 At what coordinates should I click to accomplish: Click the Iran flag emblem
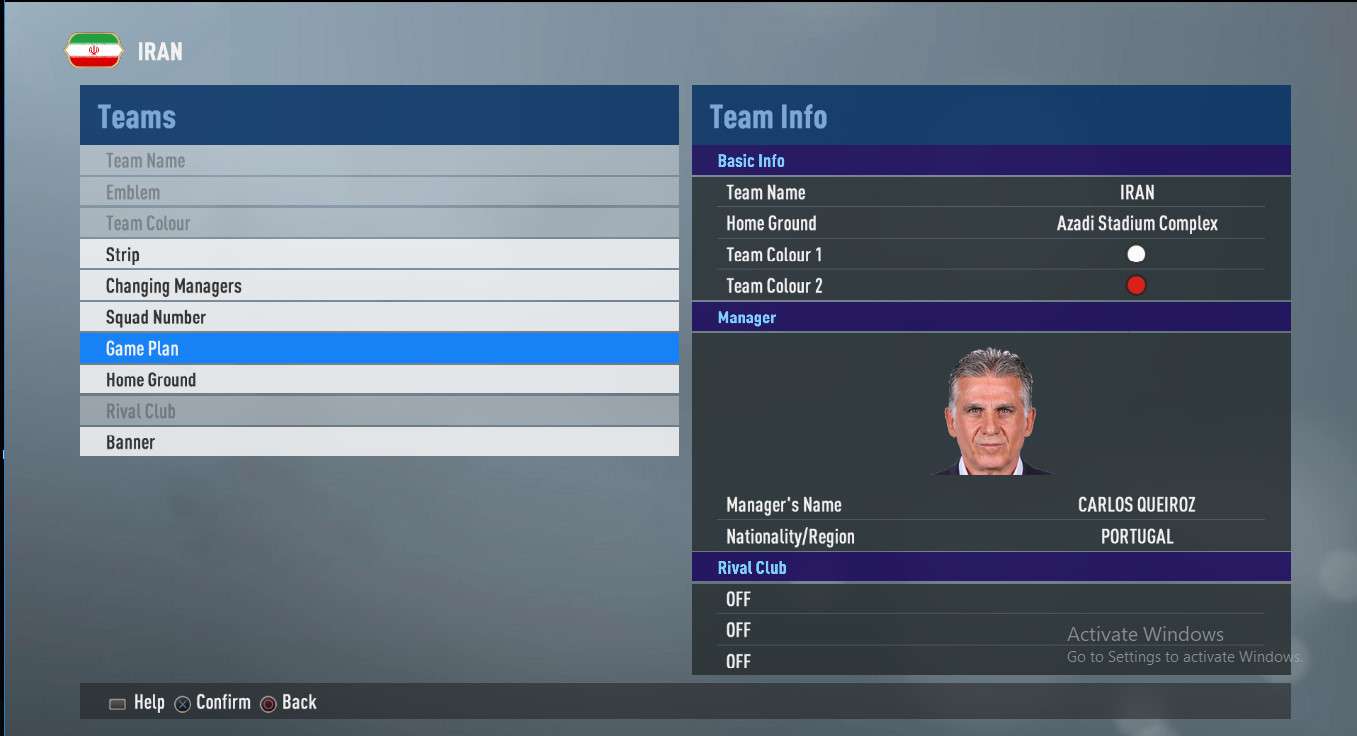(94, 51)
